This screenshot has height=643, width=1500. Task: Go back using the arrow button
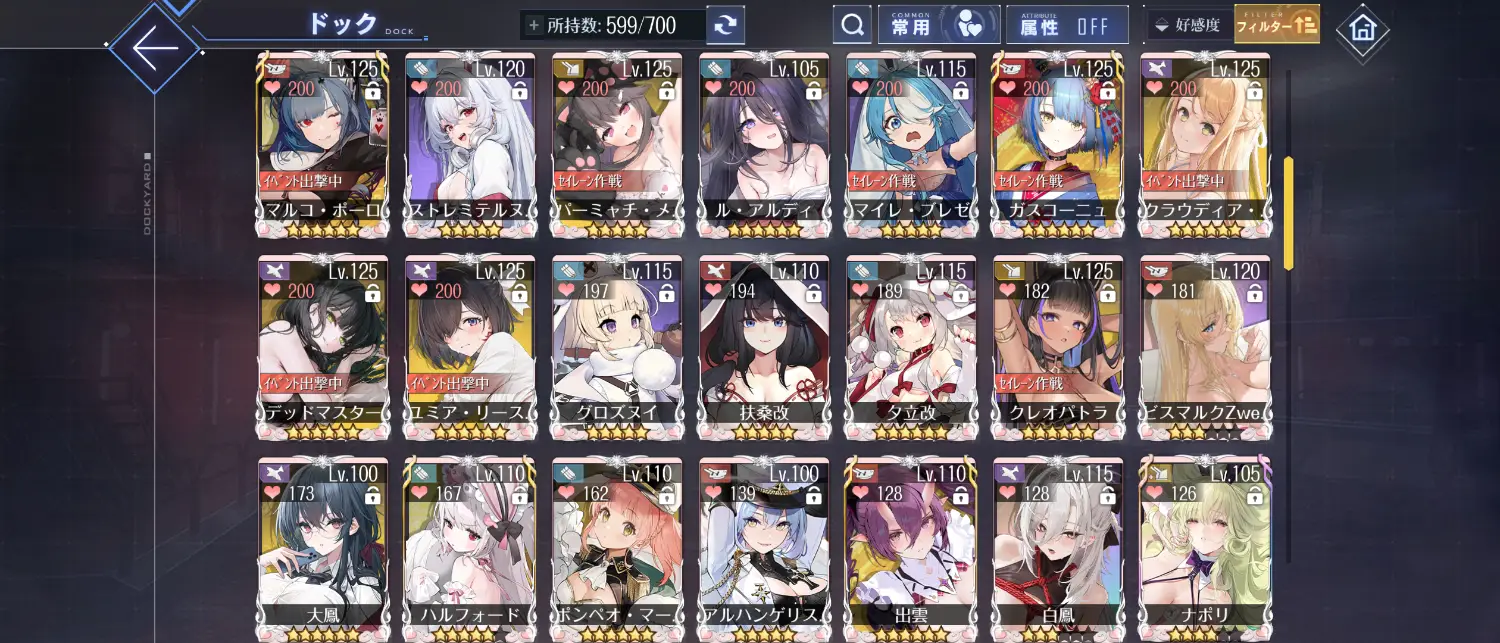[155, 47]
